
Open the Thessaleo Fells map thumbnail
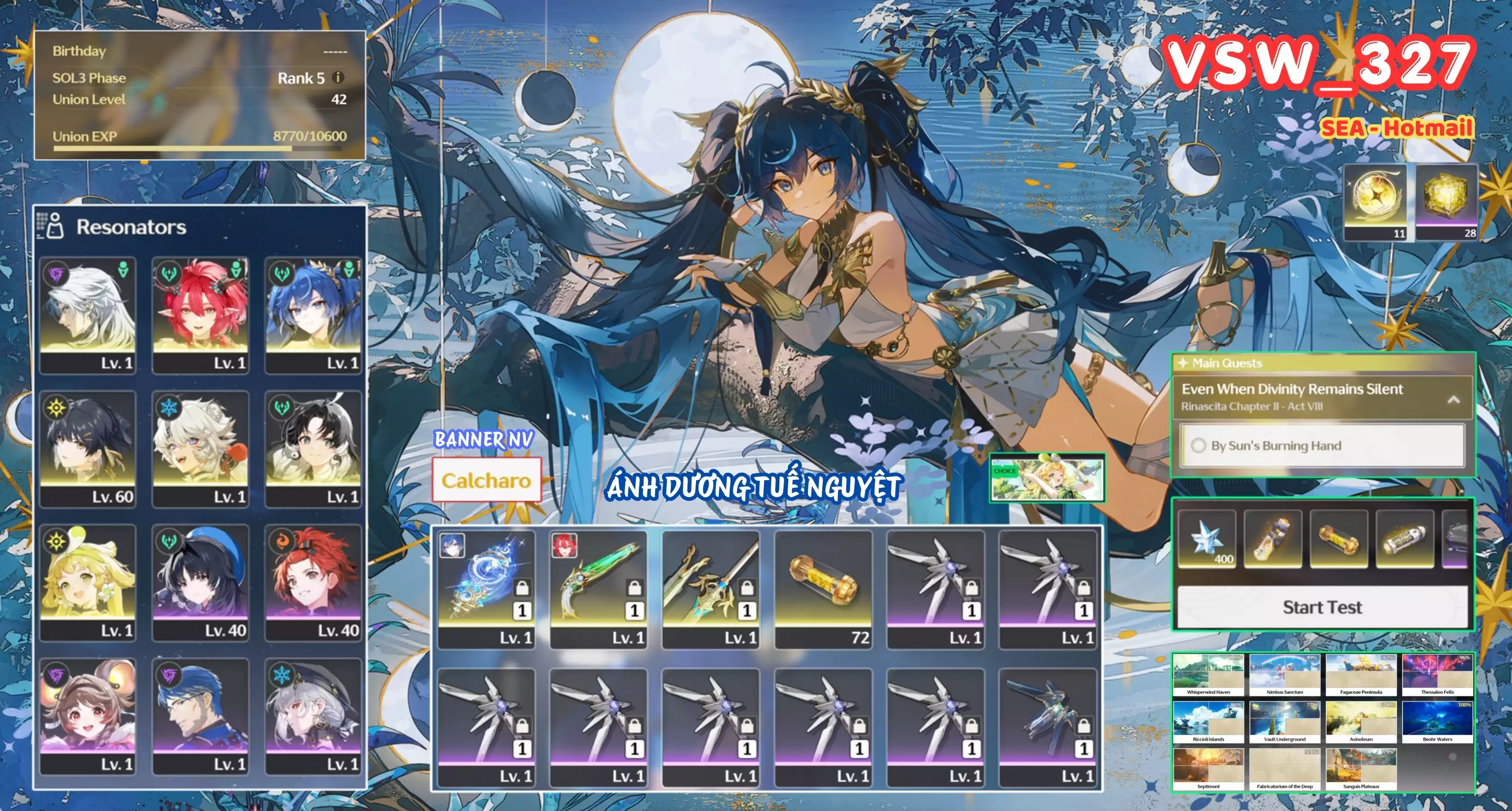tap(1437, 675)
